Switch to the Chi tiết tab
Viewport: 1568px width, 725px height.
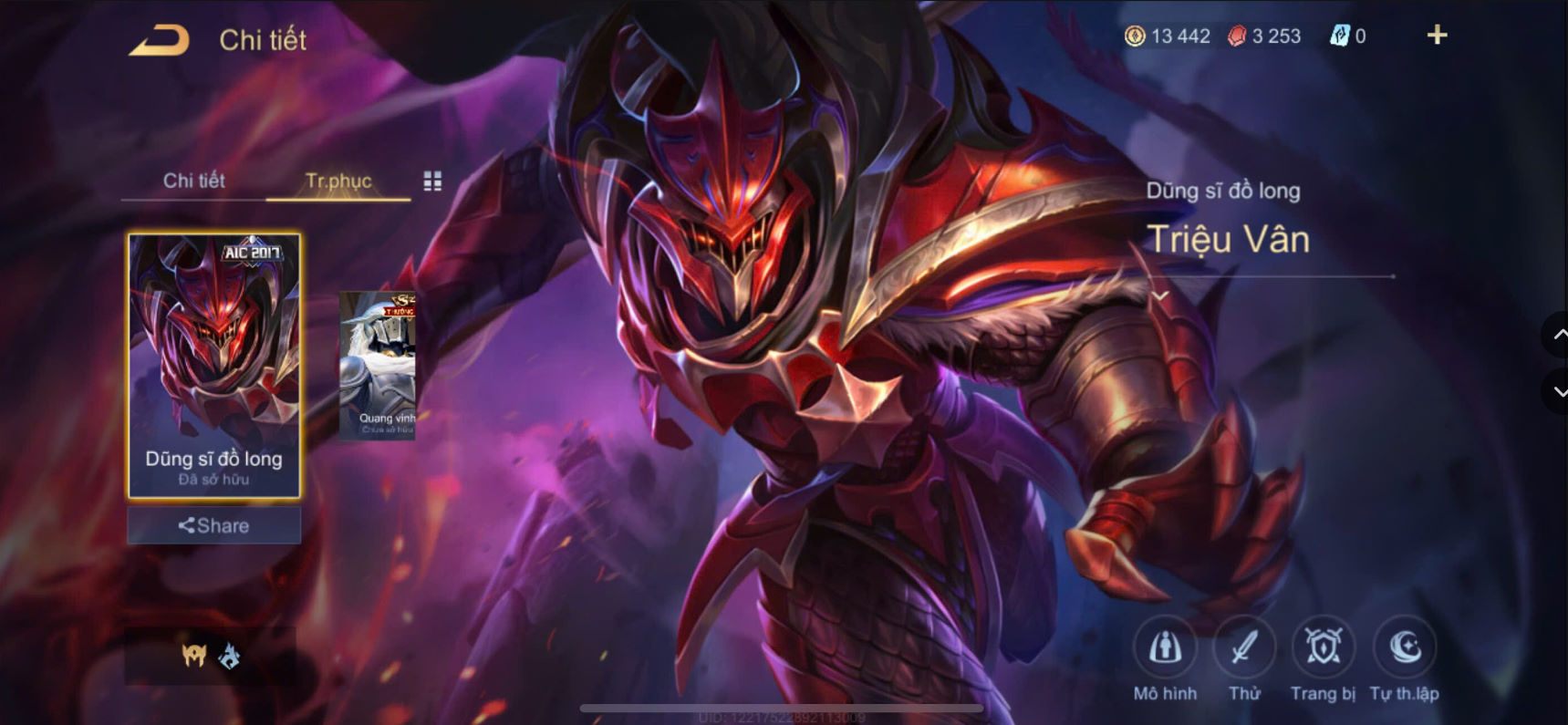193,181
